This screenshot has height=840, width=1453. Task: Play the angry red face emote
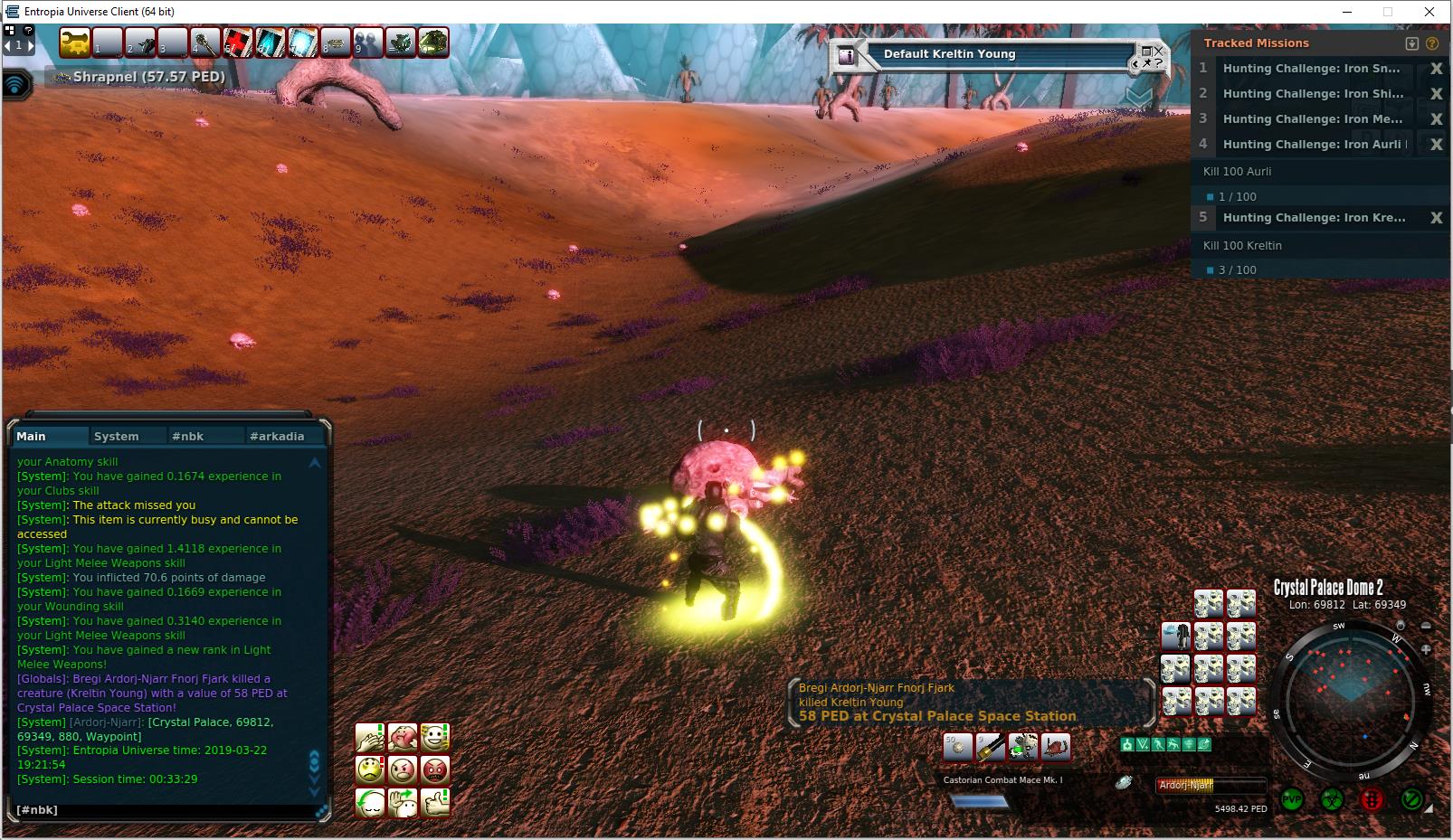click(x=435, y=770)
